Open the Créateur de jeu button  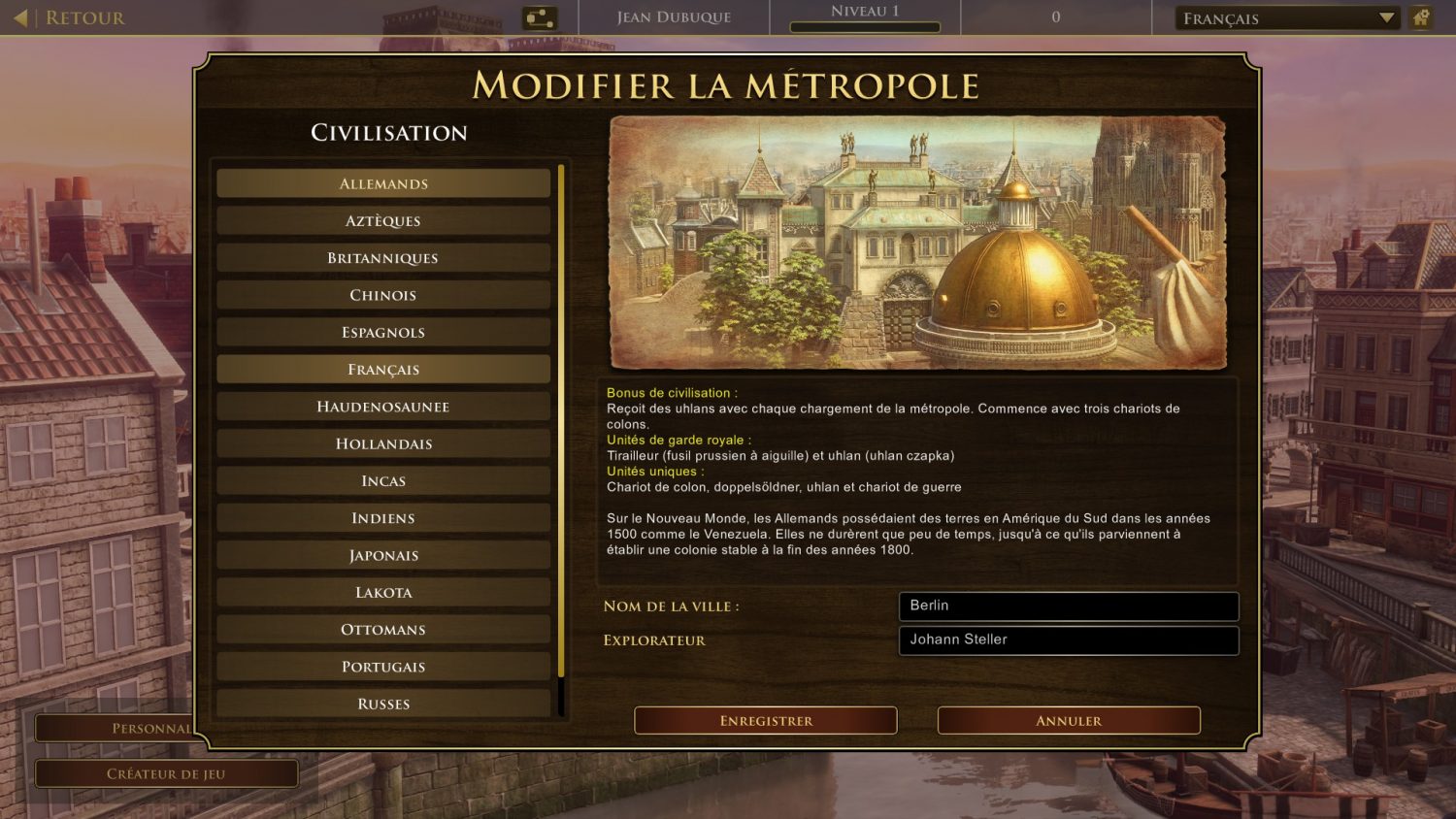pyautogui.click(x=166, y=773)
